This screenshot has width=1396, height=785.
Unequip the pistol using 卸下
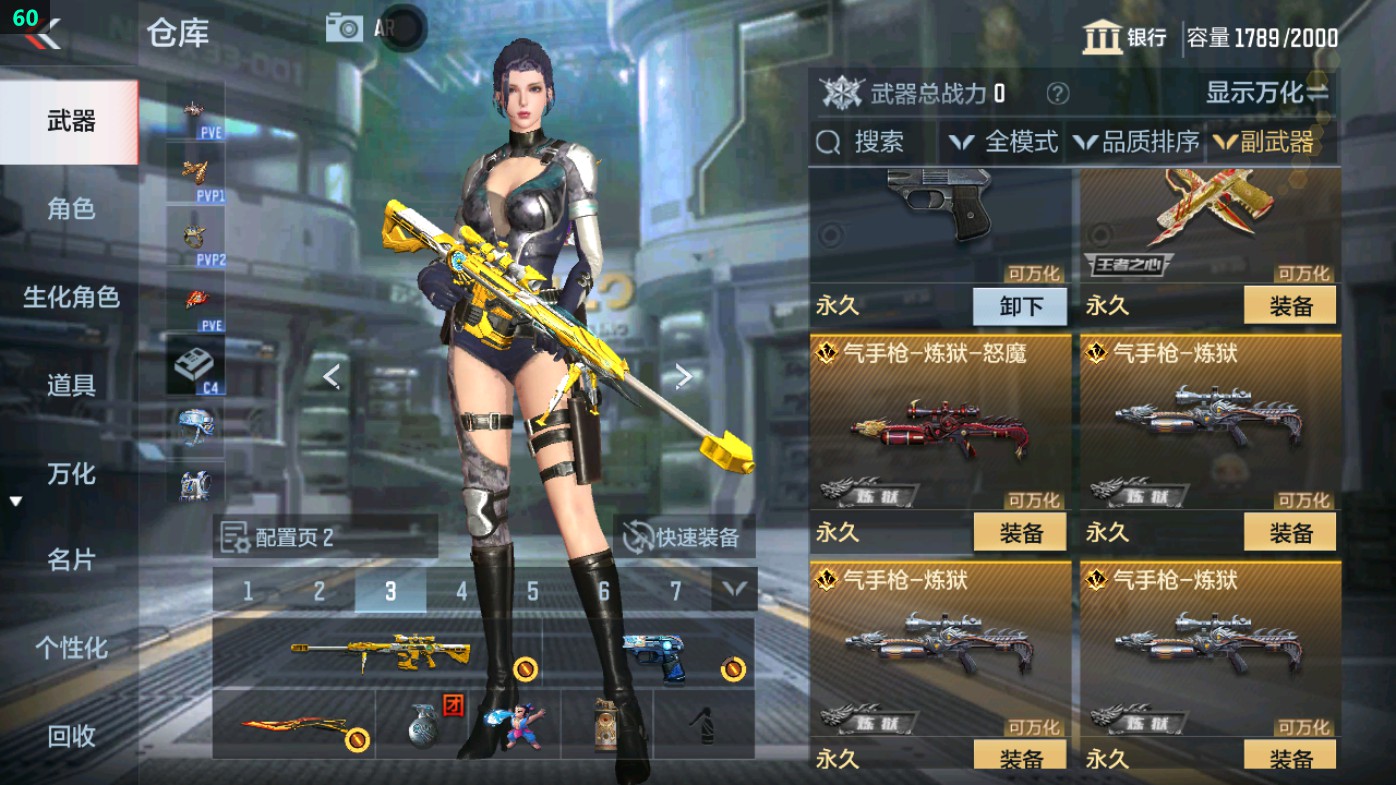pos(1019,307)
